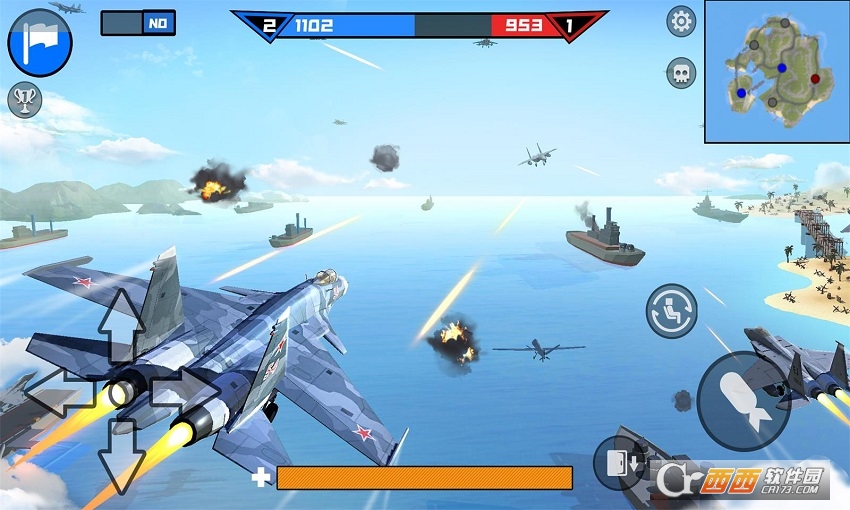Show the skull kill list
Image resolution: width=850 pixels, height=510 pixels.
coord(681,73)
